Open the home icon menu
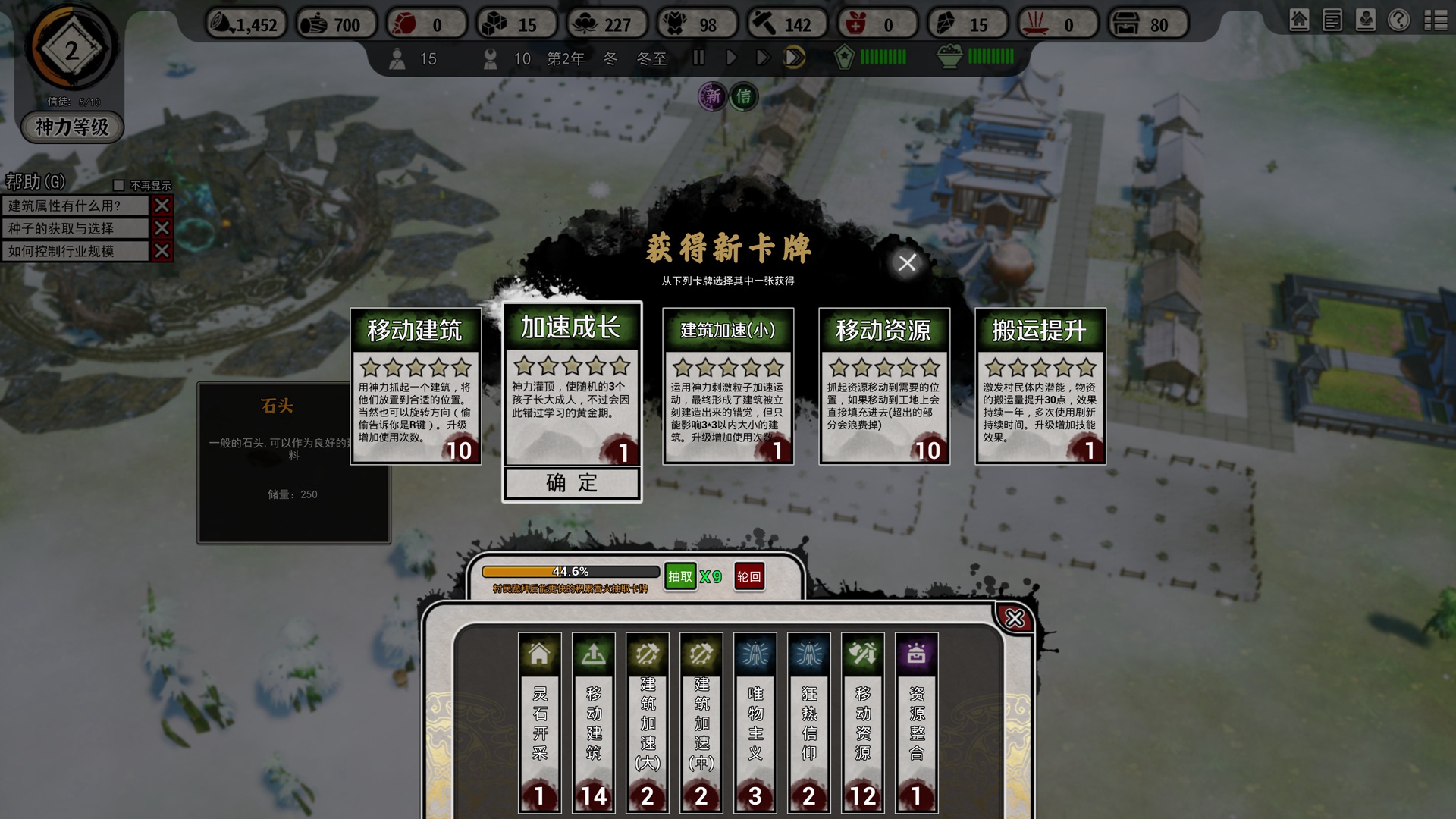The image size is (1456, 819). pyautogui.click(x=1299, y=20)
